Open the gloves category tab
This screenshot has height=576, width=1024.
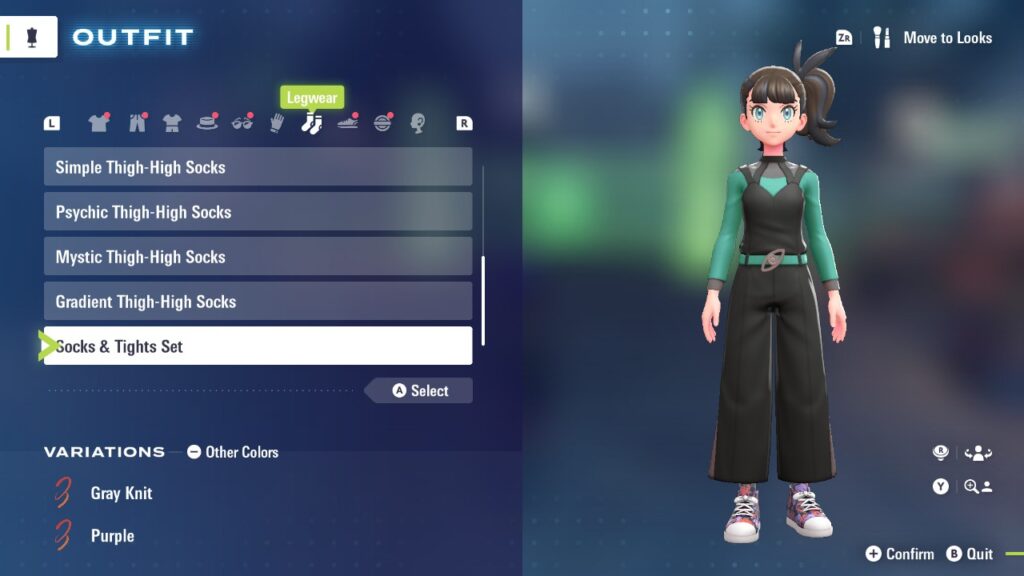(277, 123)
